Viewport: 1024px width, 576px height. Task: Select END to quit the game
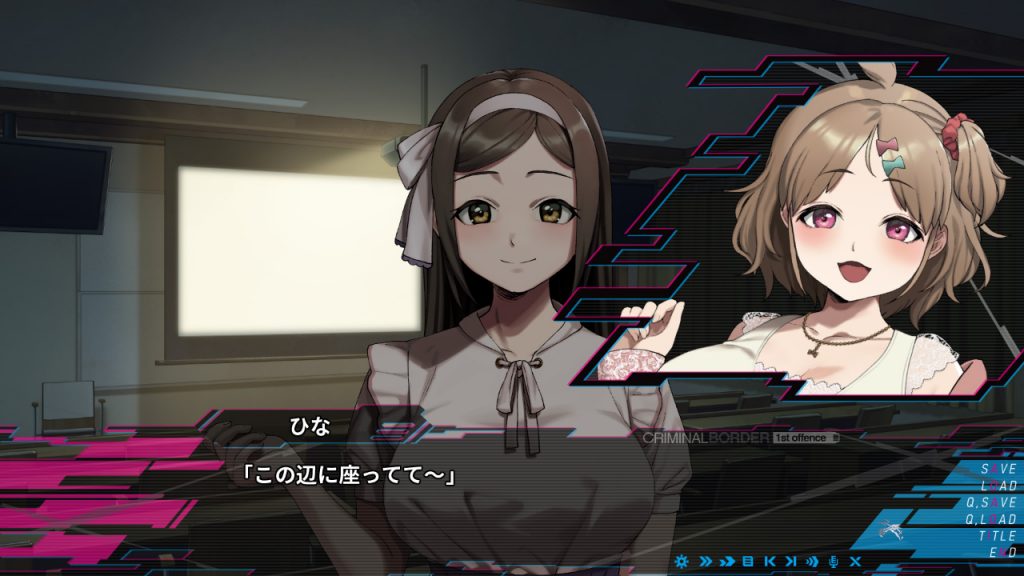click(x=1002, y=551)
